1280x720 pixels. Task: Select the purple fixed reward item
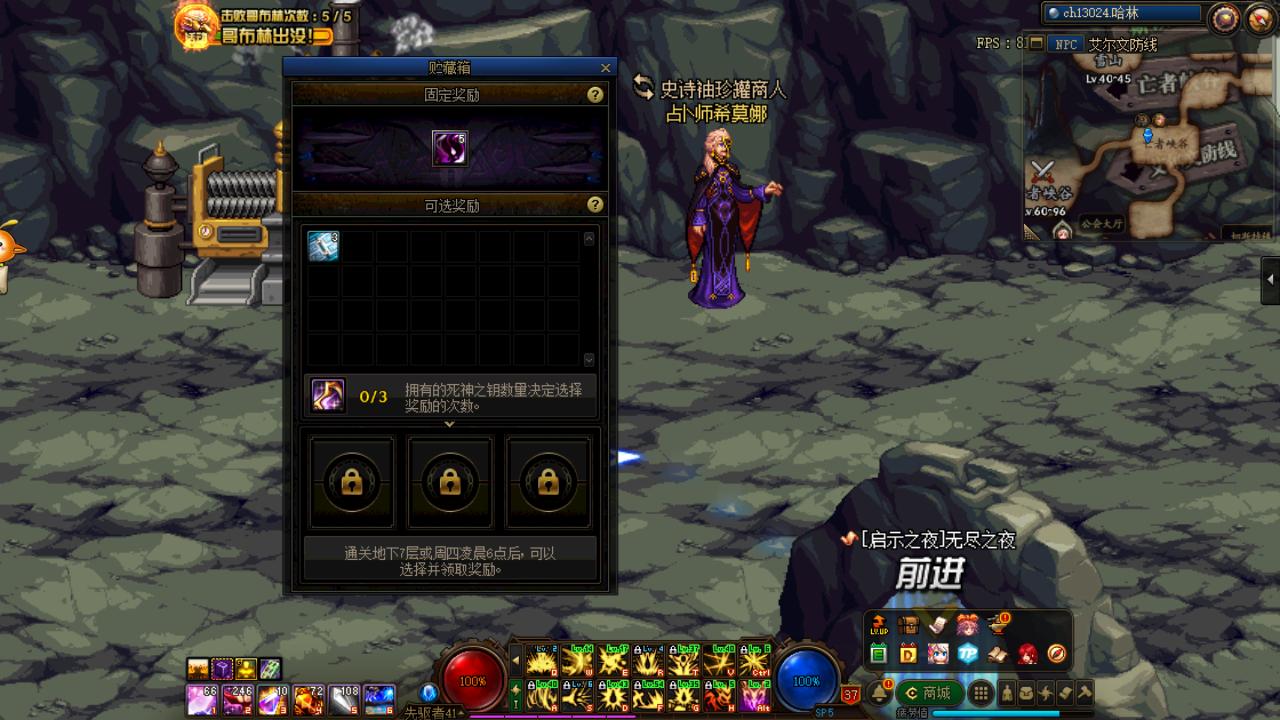pyautogui.click(x=449, y=148)
